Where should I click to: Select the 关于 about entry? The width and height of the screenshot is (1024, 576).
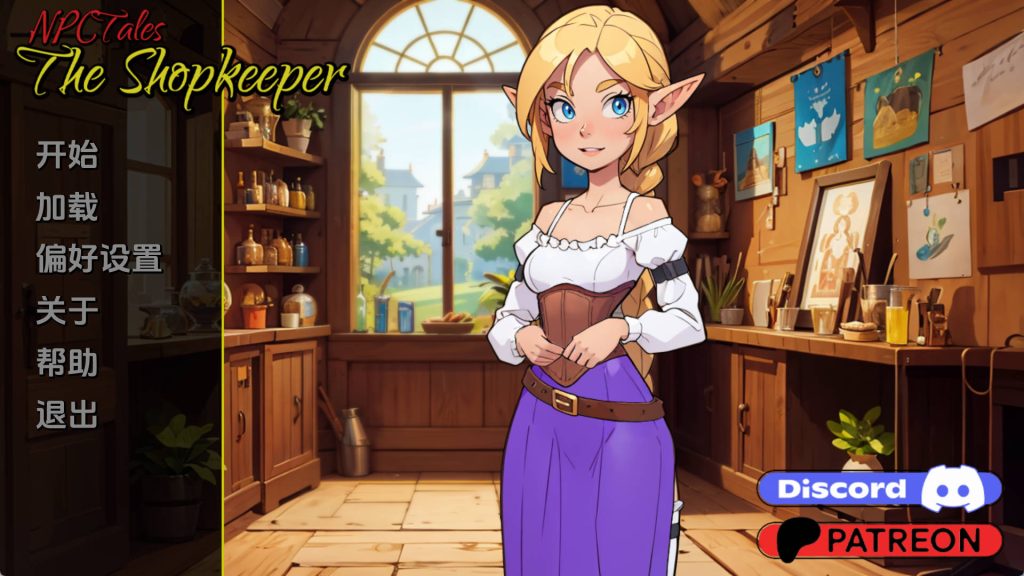[x=67, y=311]
